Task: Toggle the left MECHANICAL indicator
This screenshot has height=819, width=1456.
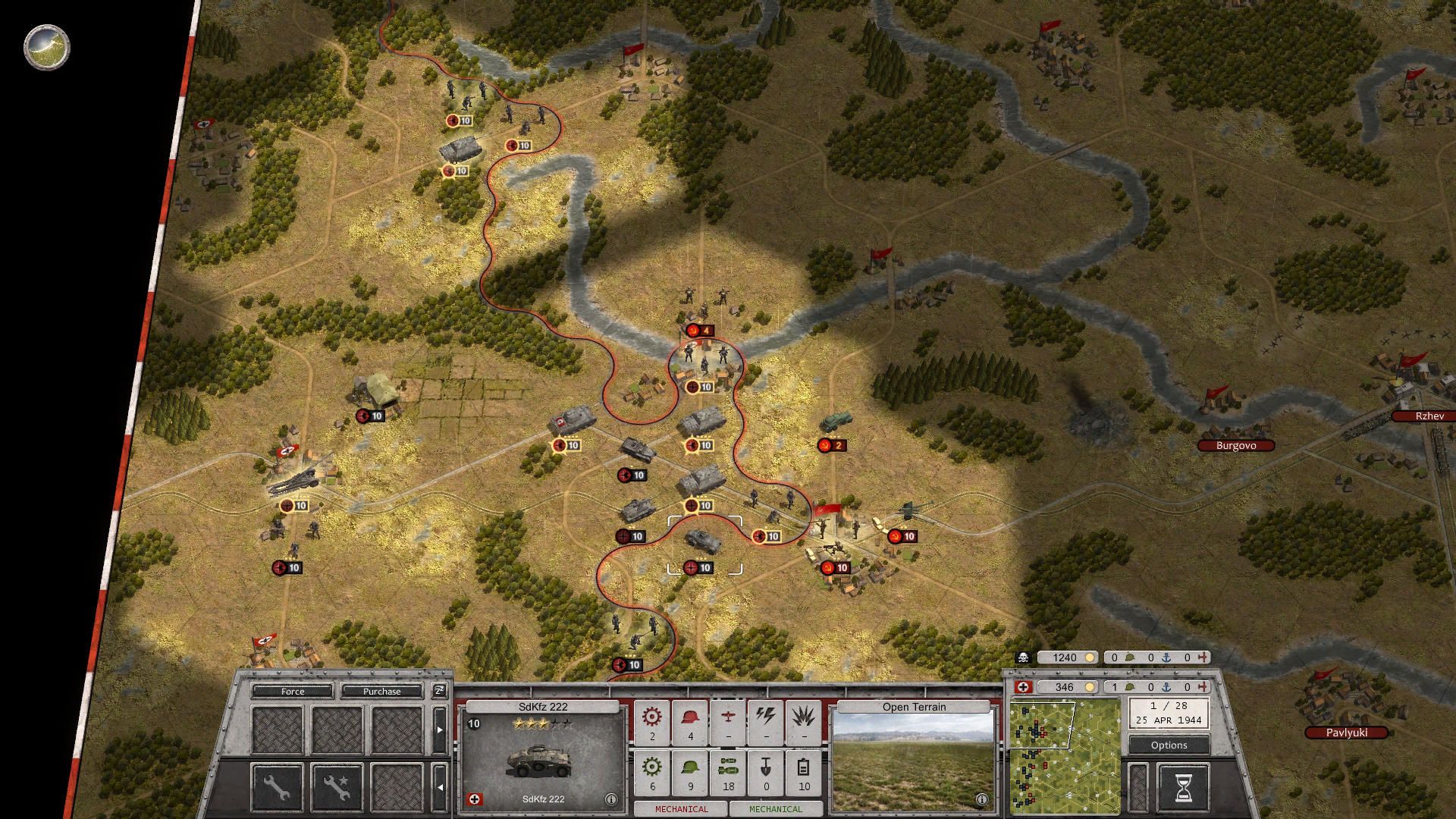Action: tap(682, 808)
